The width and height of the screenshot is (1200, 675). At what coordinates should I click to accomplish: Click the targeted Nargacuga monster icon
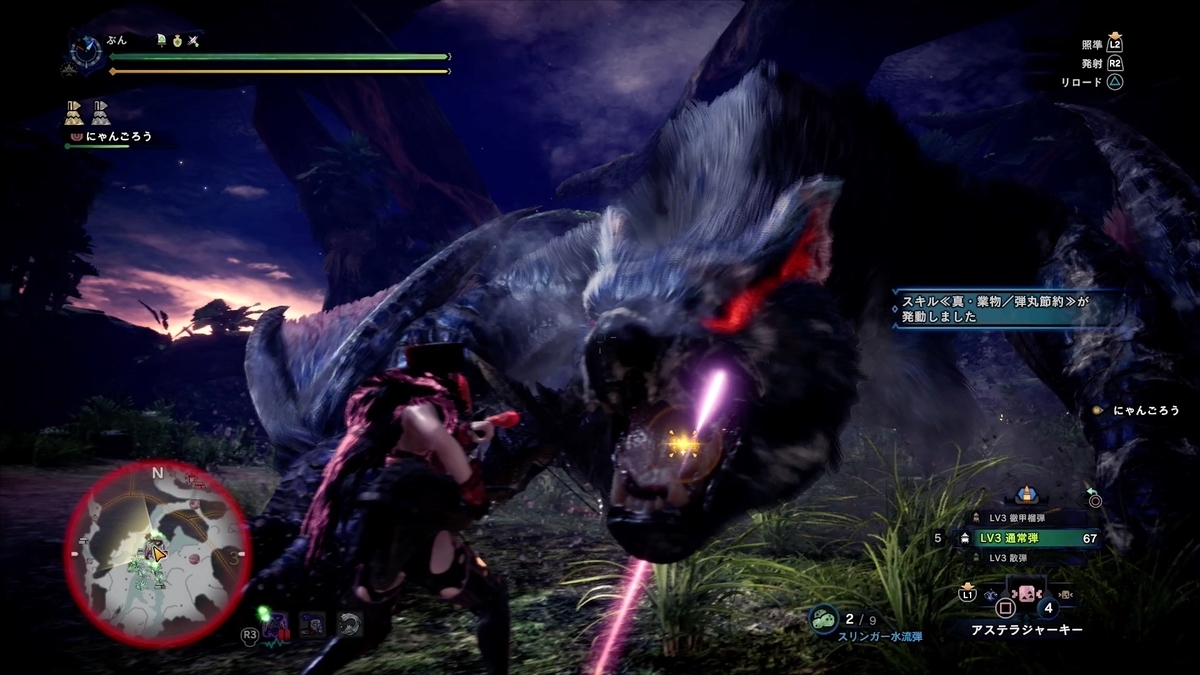(x=275, y=625)
